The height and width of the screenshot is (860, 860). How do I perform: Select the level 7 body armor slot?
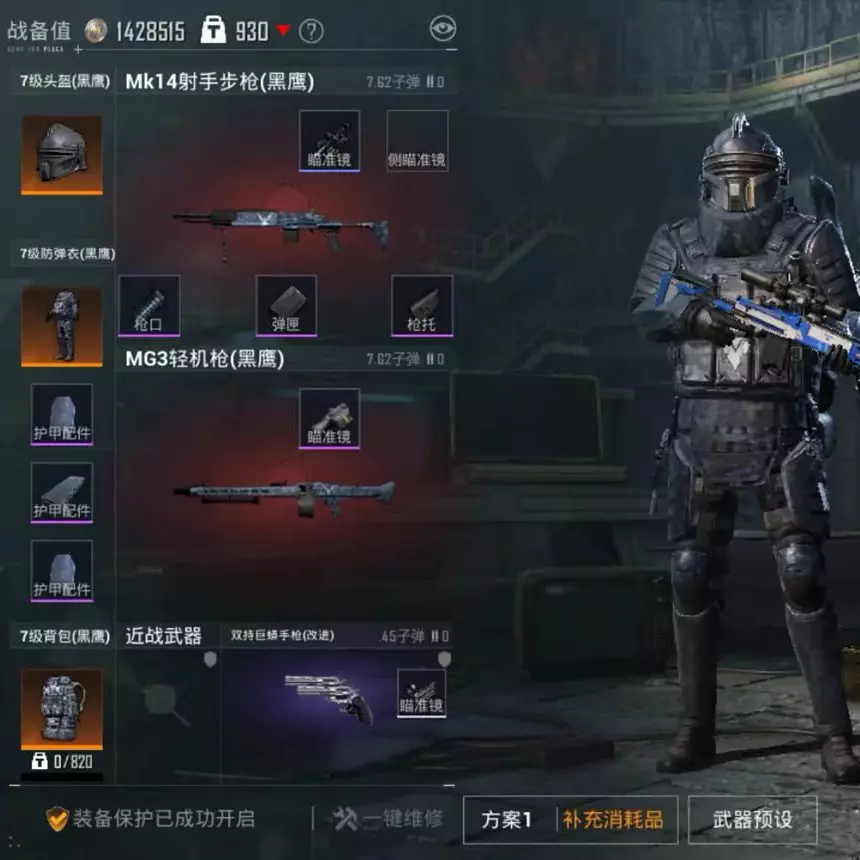62,326
